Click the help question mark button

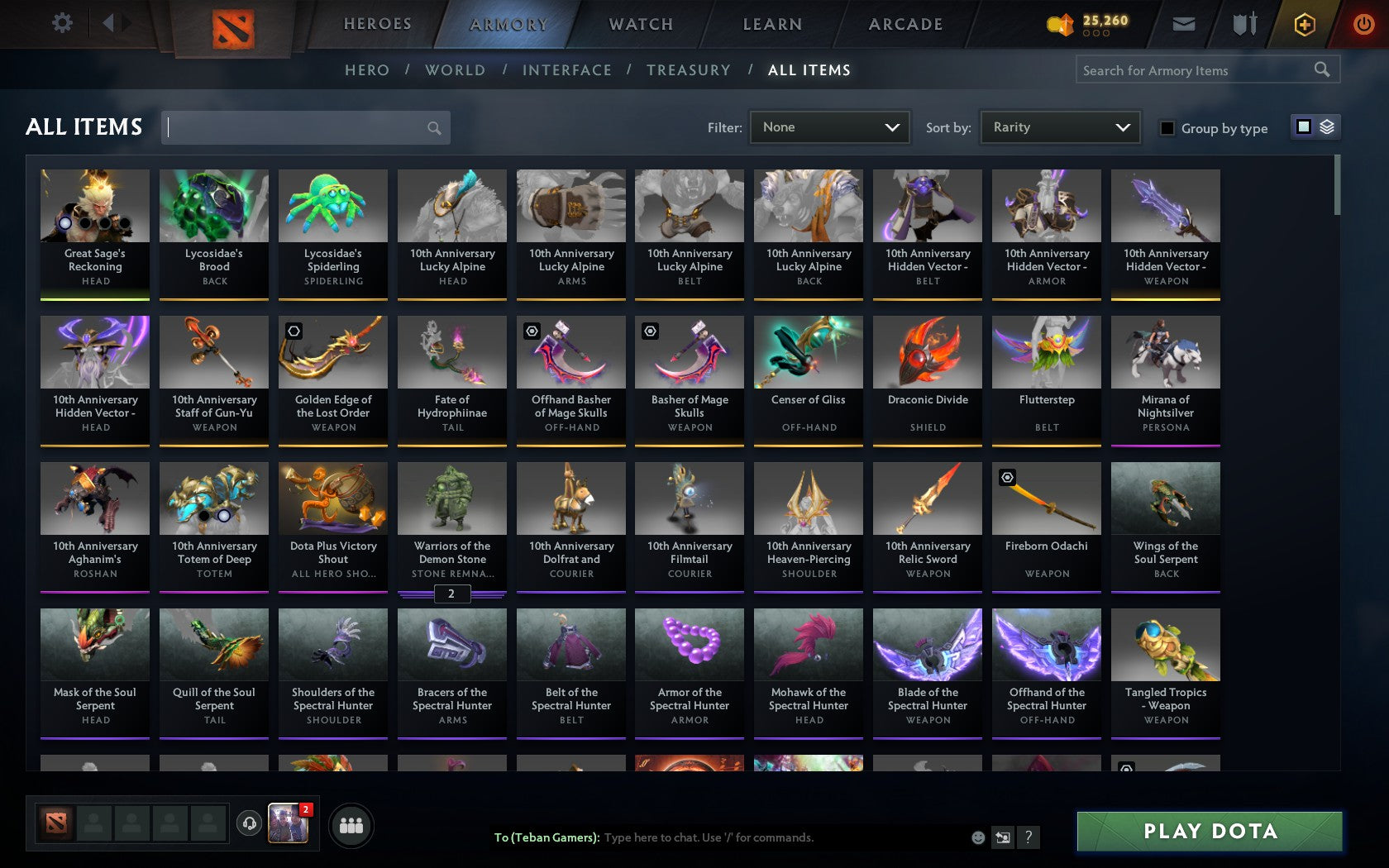[x=1028, y=837]
